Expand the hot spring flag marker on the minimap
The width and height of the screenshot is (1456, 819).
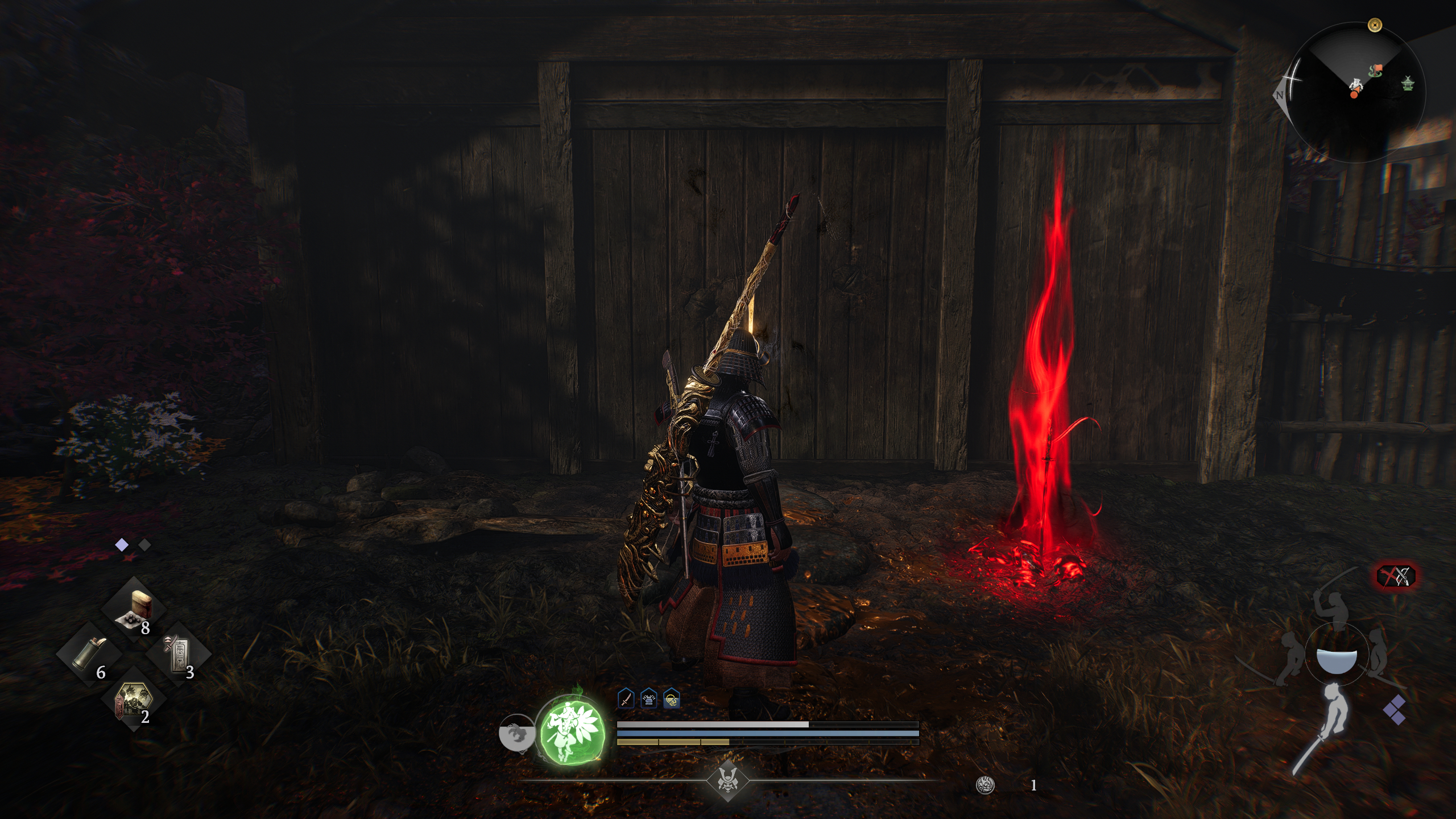click(1377, 70)
